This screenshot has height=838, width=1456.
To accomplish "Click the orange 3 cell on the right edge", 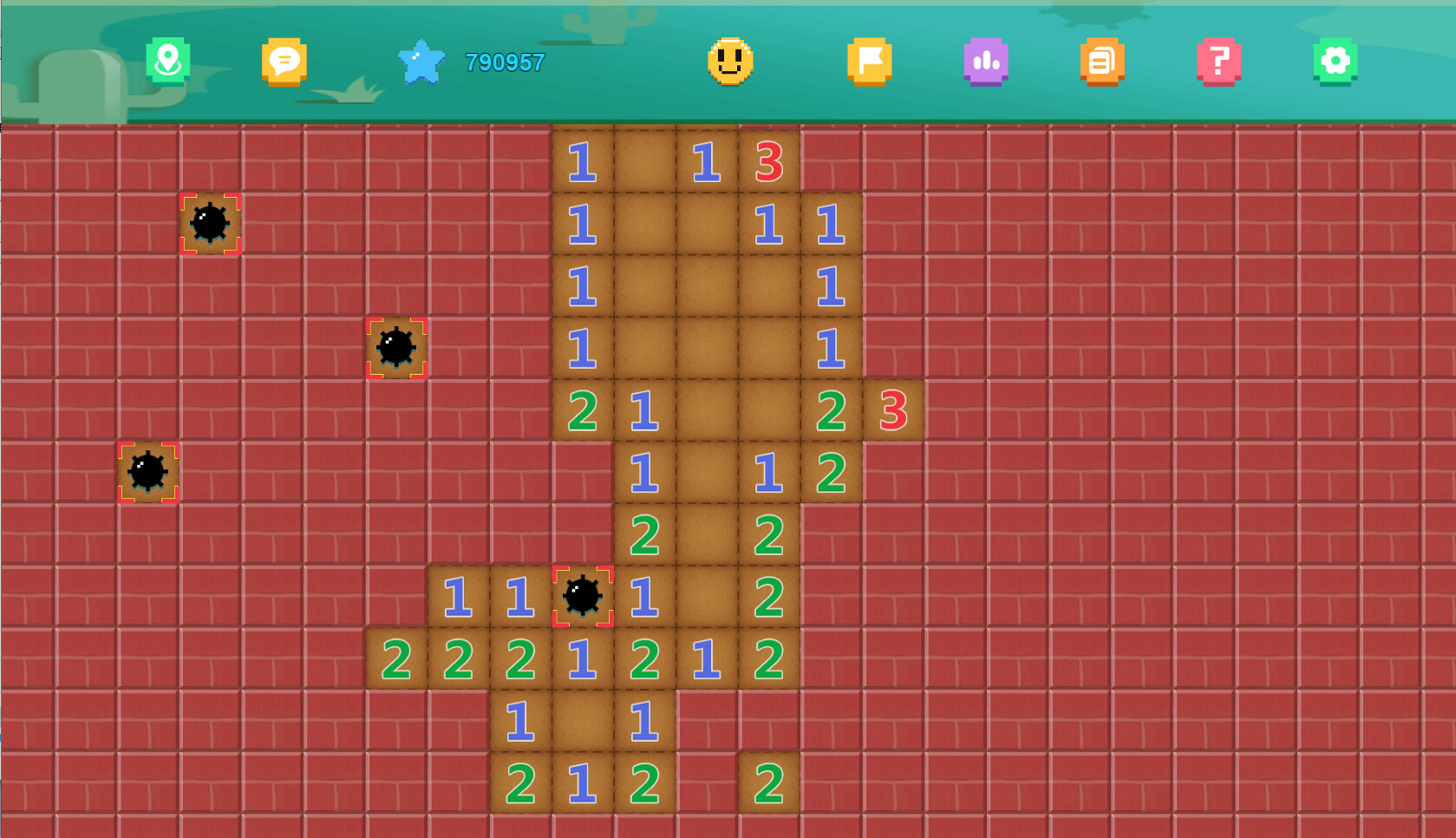I will [x=892, y=412].
